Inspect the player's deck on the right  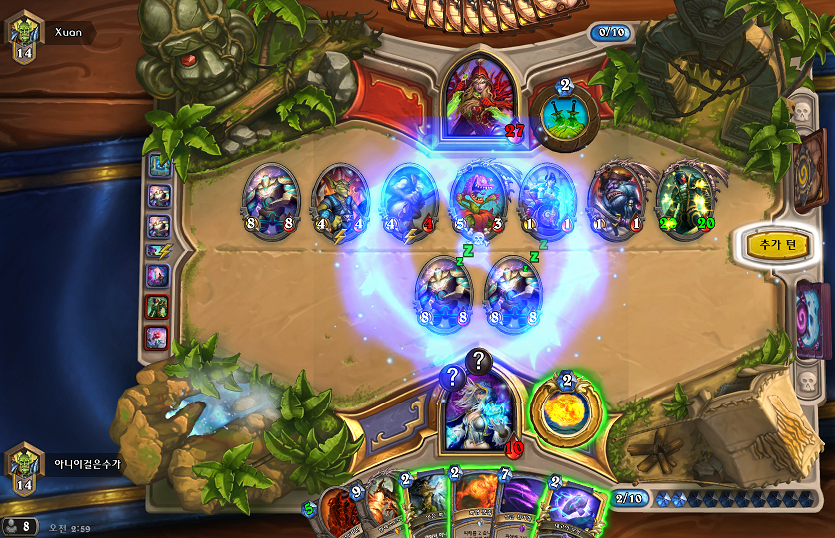click(812, 318)
